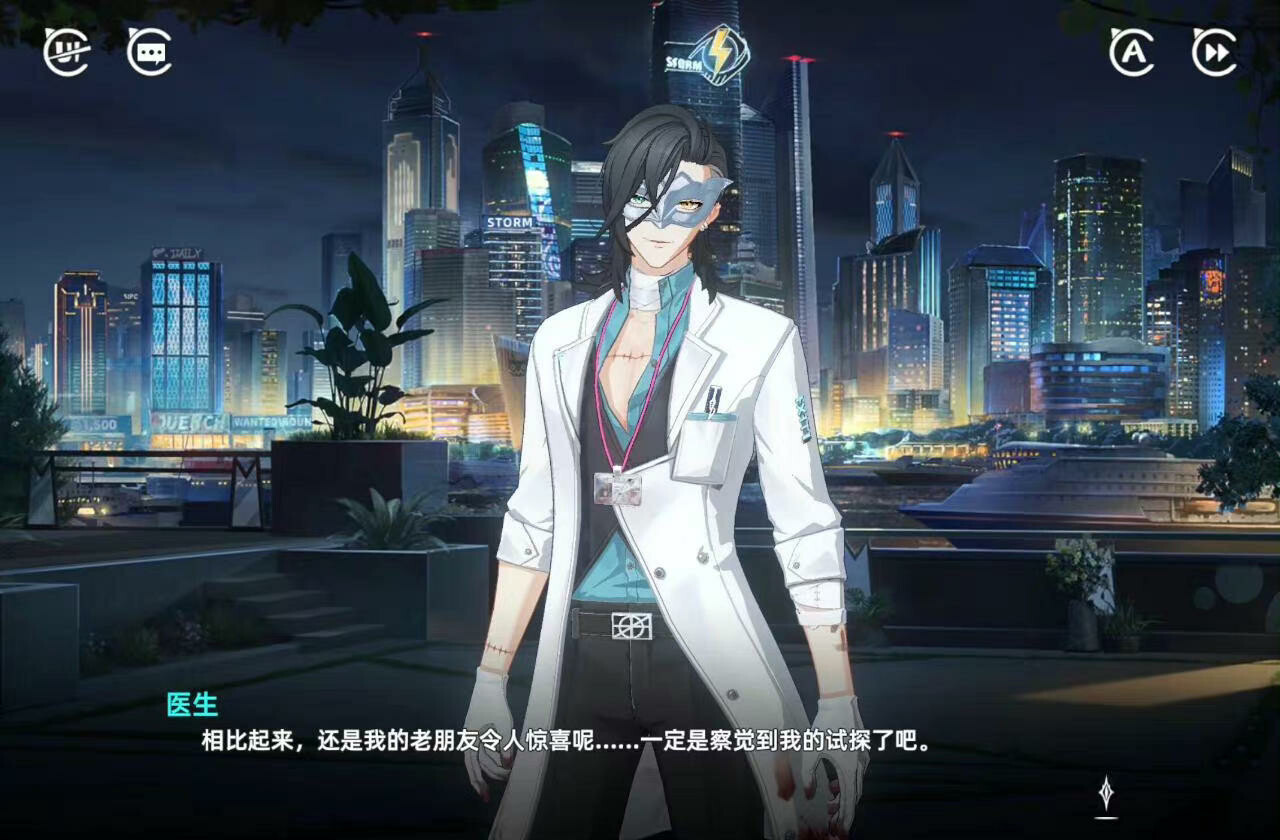The image size is (1280, 840).
Task: Hide the interface with the UI icon
Action: pyautogui.click(x=66, y=52)
